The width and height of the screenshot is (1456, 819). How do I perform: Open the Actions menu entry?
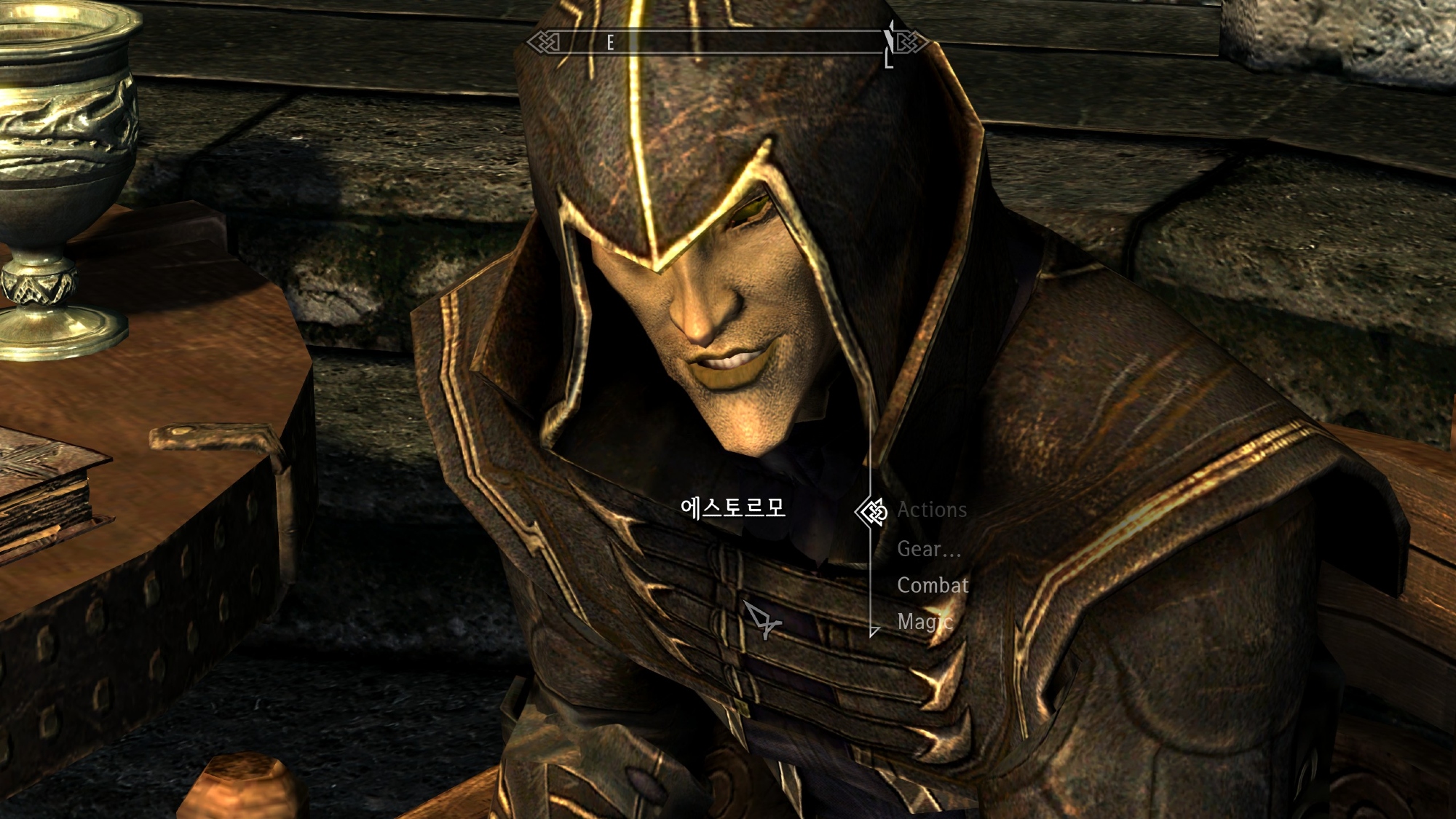point(931,510)
